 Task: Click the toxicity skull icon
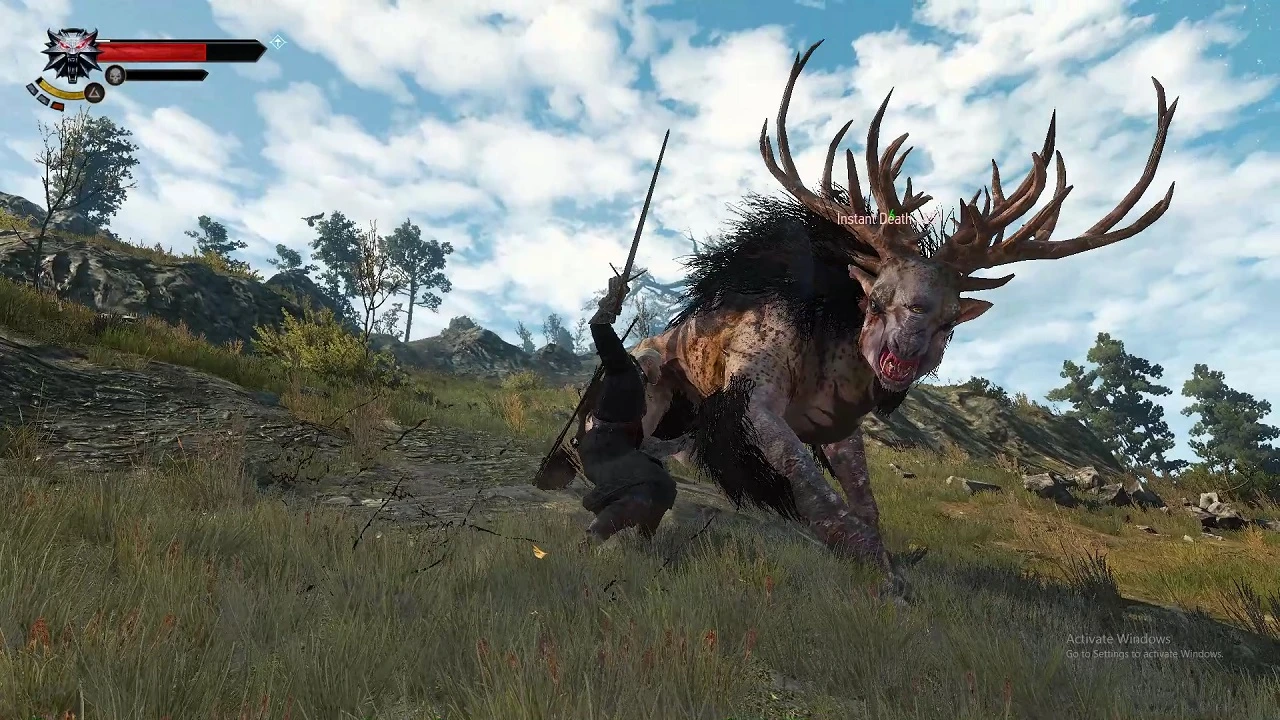point(115,75)
